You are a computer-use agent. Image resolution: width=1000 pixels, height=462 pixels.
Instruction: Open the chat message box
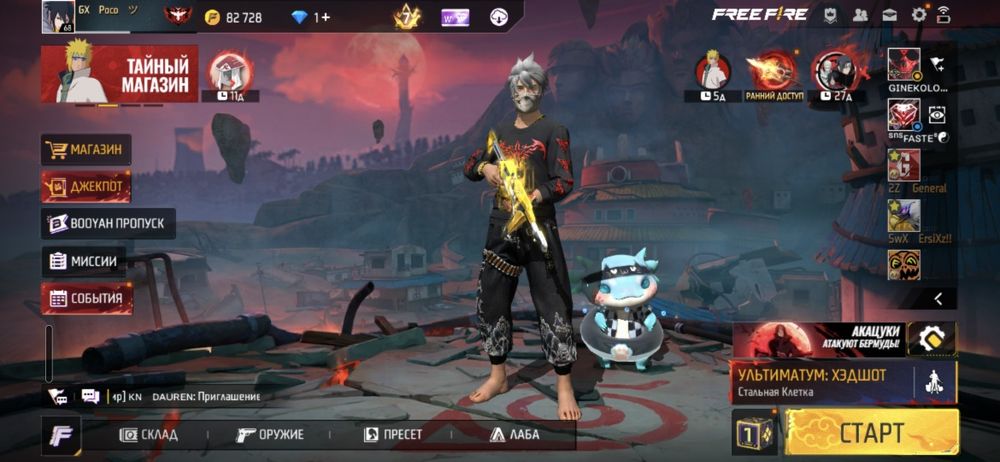(x=91, y=396)
